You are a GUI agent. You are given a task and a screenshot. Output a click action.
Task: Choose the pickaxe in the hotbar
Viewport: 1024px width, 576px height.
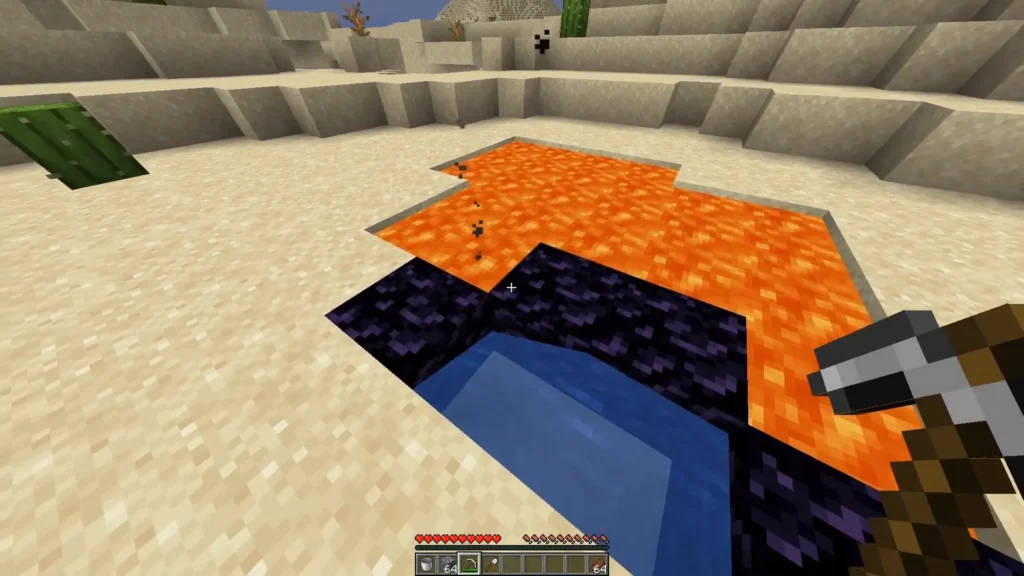click(x=468, y=563)
